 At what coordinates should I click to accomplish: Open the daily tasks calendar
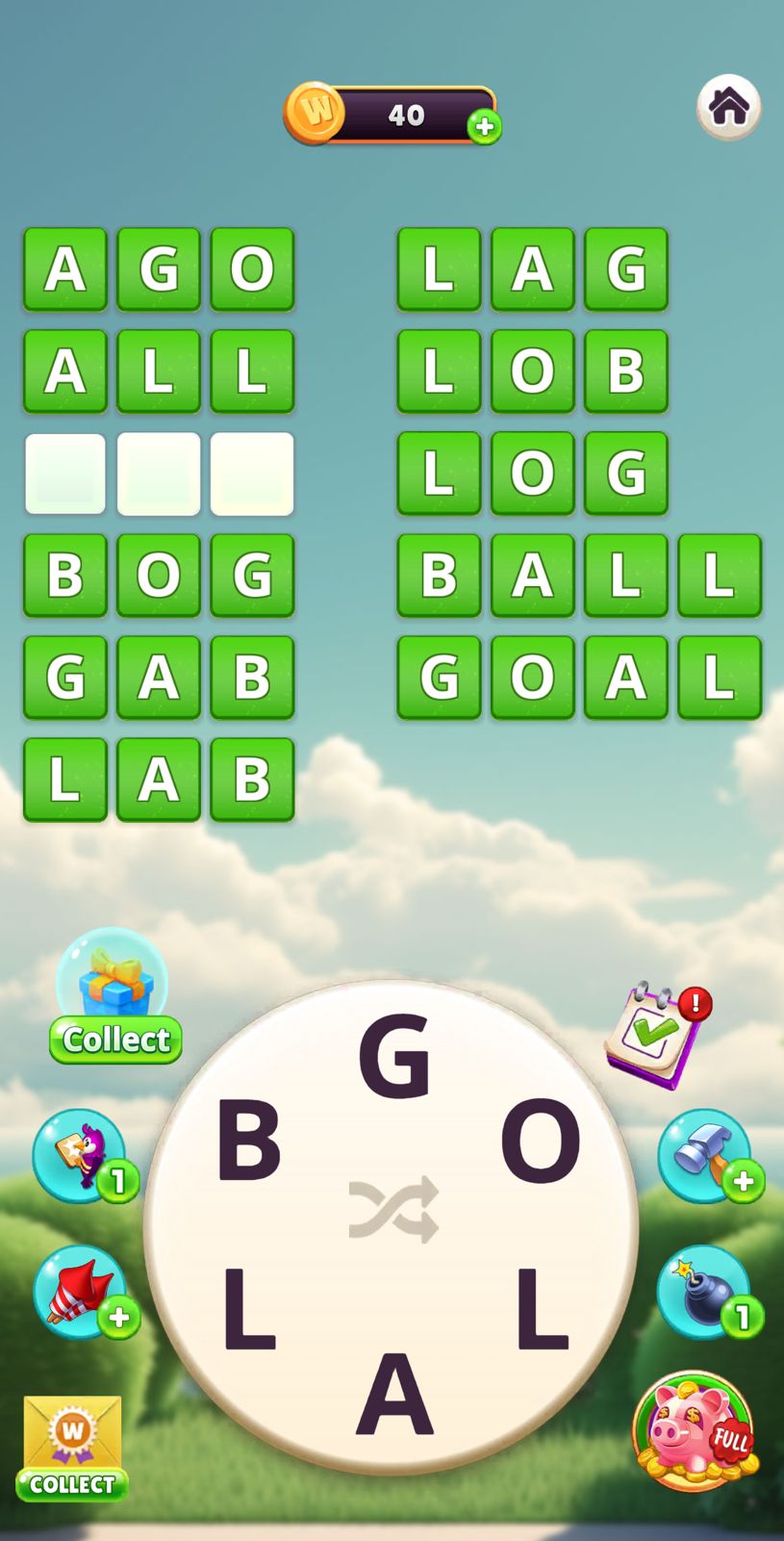(655, 1035)
